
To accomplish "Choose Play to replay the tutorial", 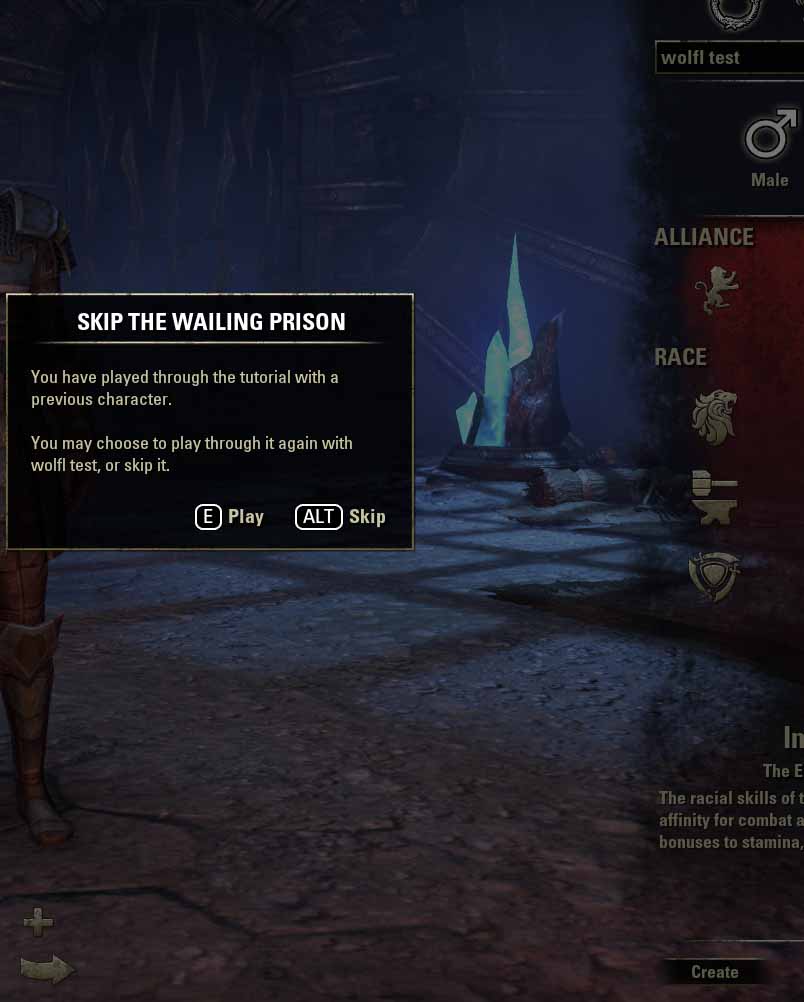I will [230, 517].
